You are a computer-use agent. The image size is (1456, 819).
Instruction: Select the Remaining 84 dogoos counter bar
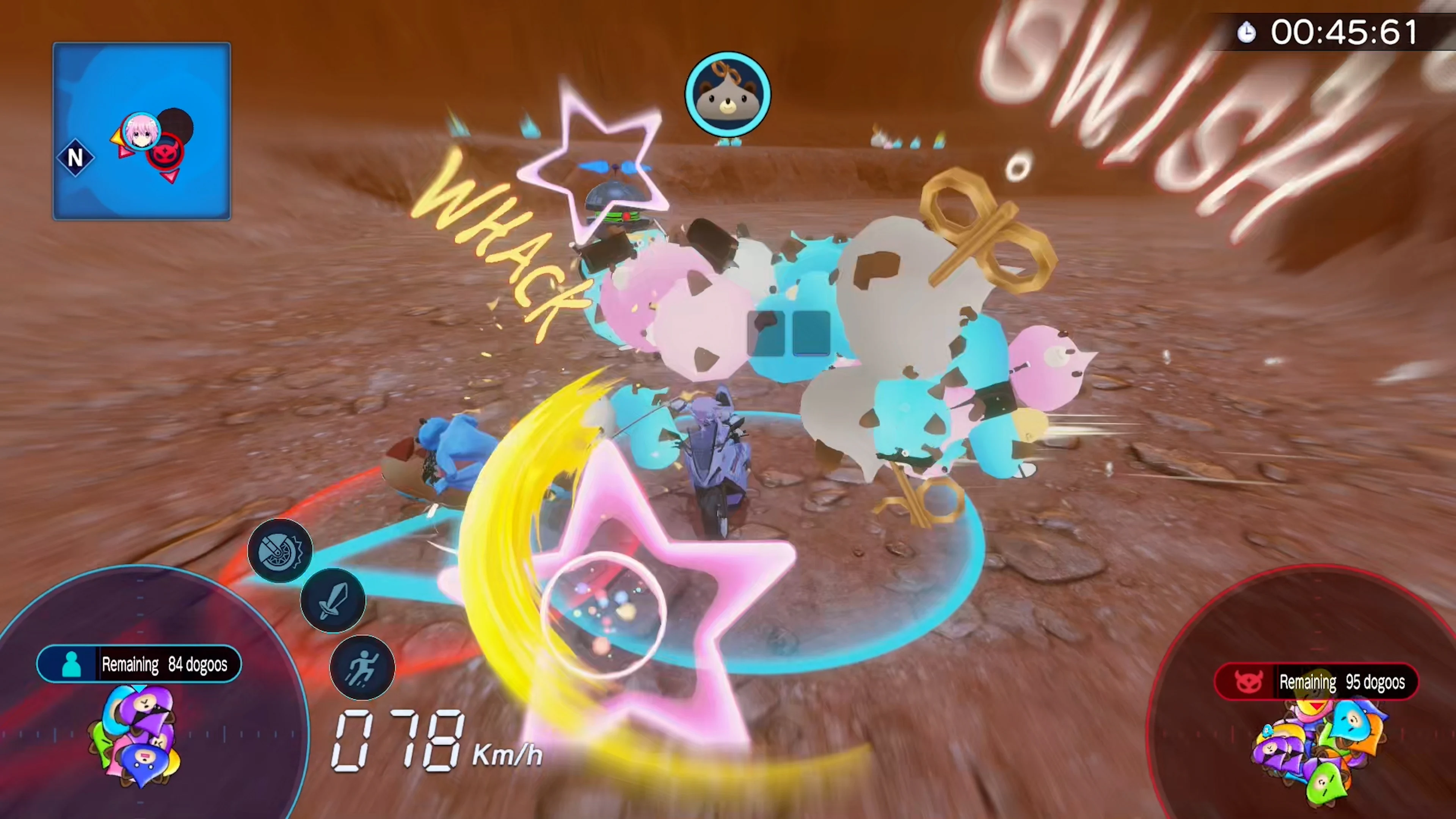pos(140,664)
